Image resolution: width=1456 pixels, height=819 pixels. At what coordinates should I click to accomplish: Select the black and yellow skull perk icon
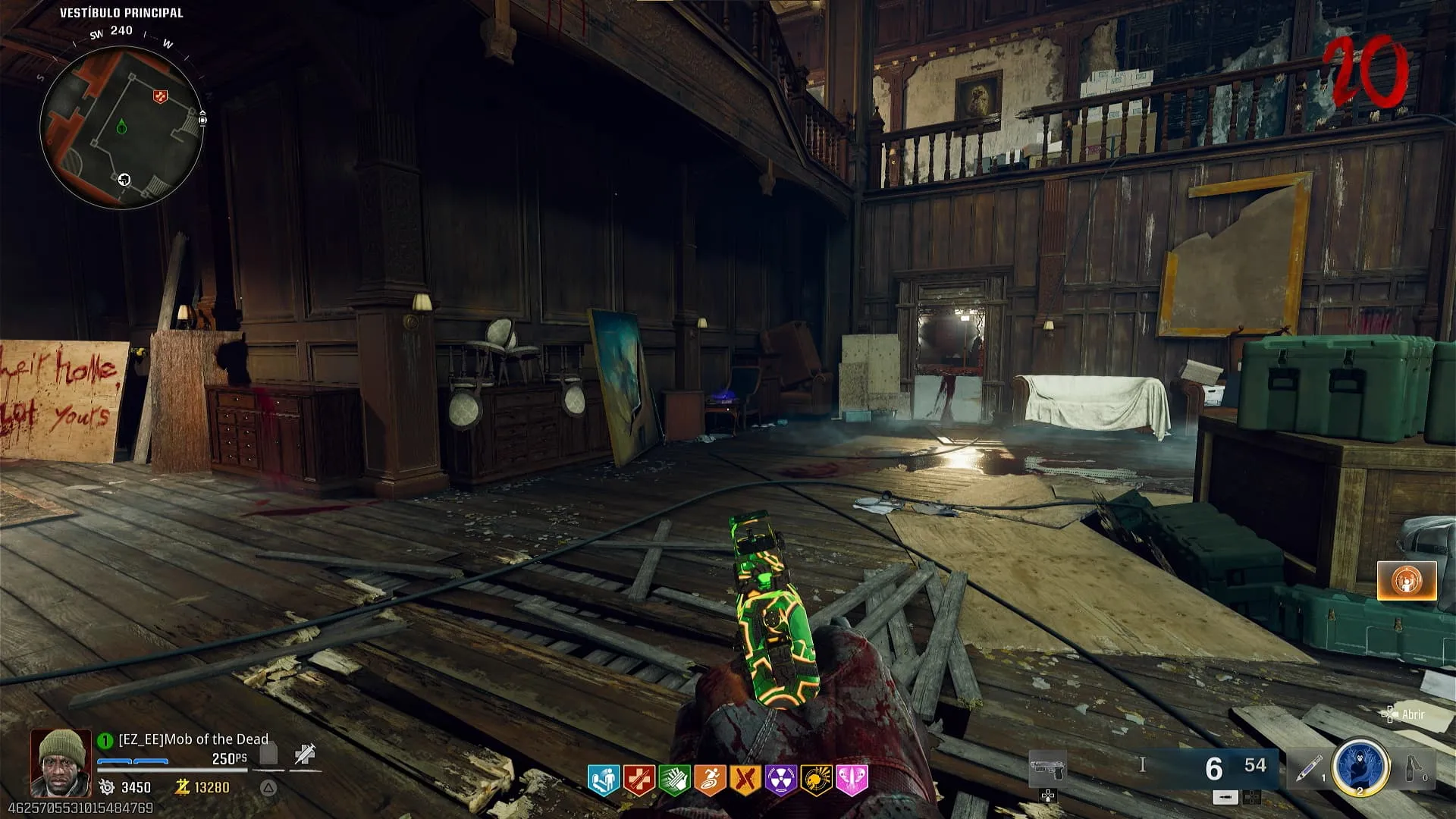coord(816,780)
